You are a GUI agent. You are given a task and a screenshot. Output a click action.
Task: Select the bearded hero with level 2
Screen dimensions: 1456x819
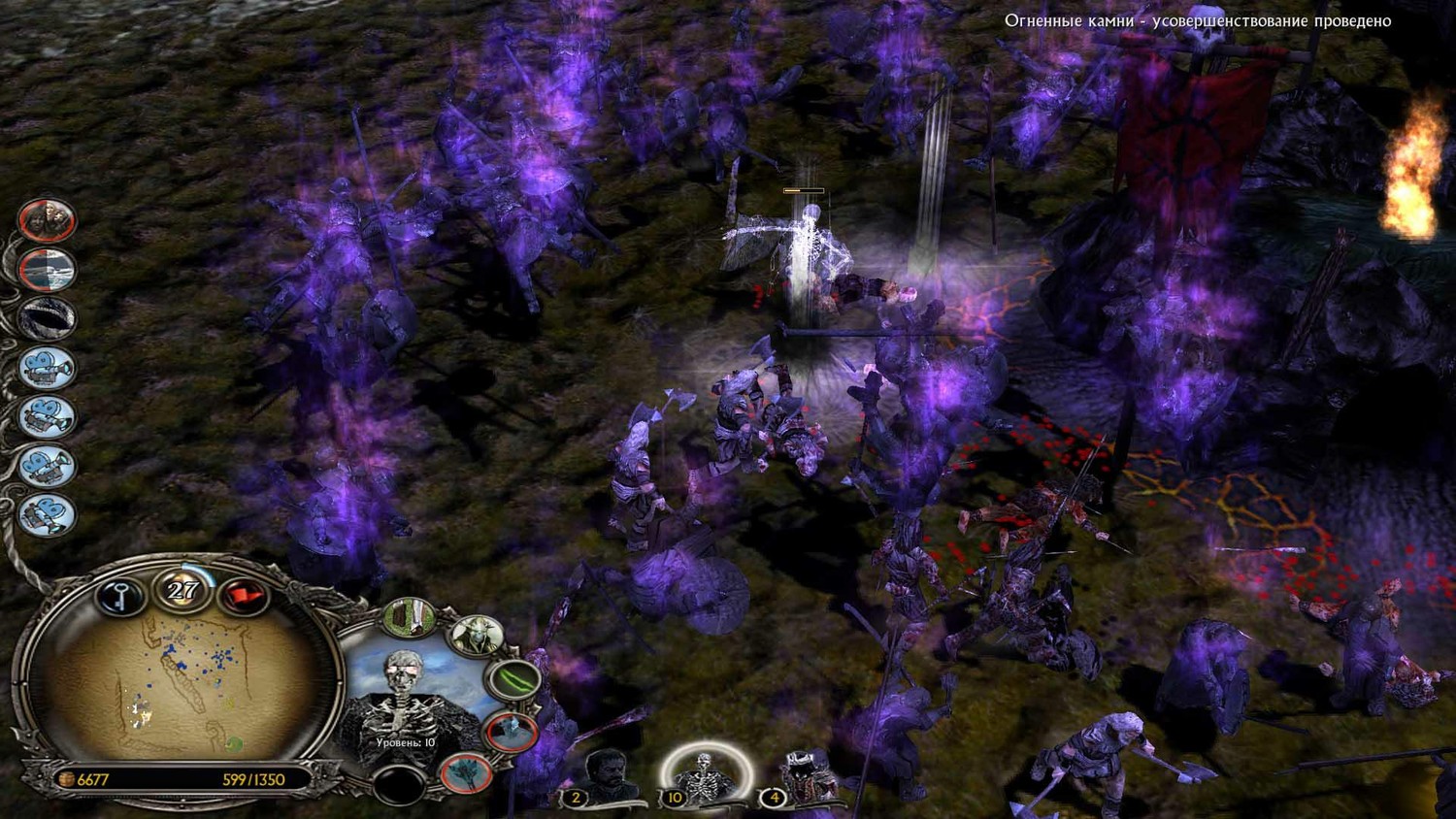(609, 776)
